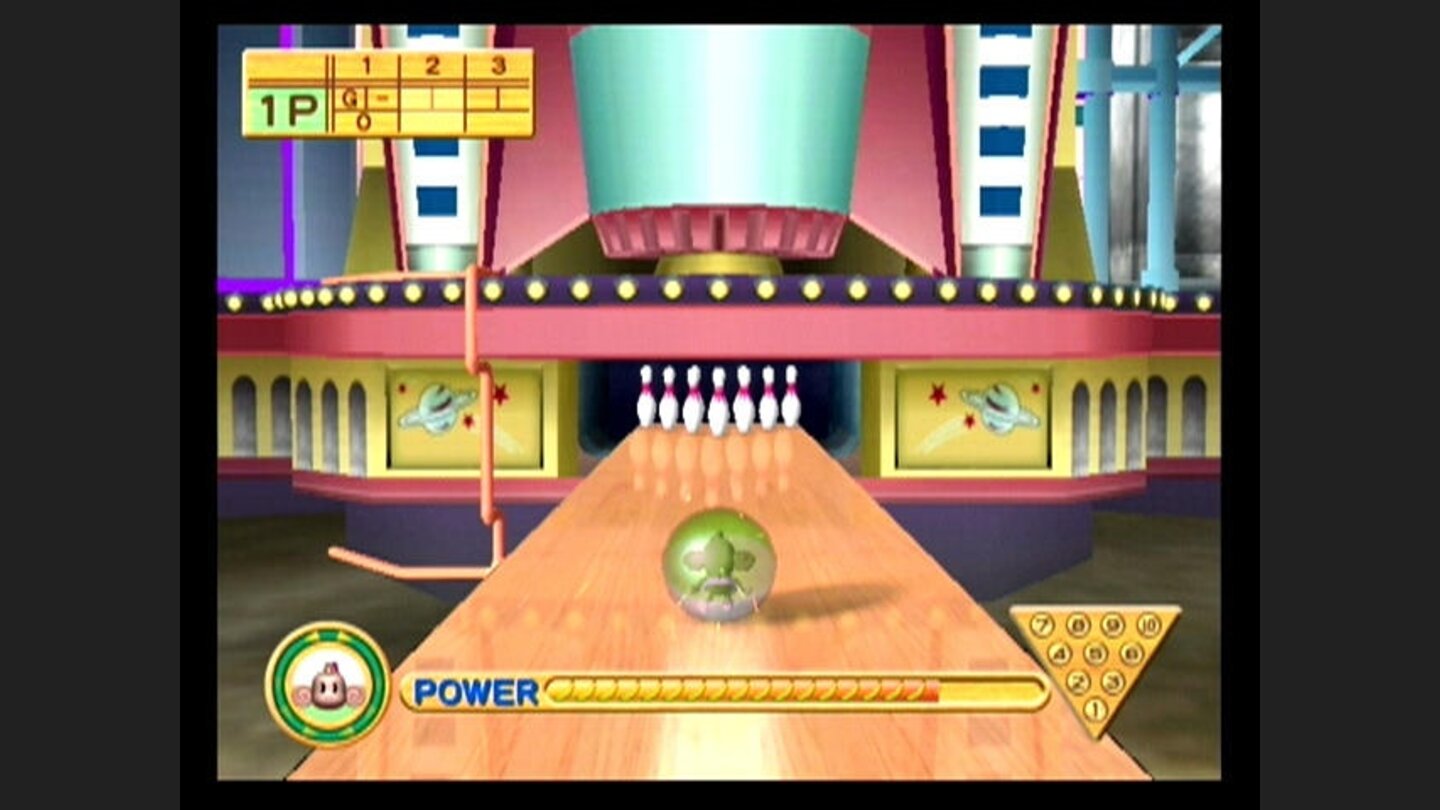The height and width of the screenshot is (810, 1440).
Task: Click the 1P player badge on scoreboard
Action: click(x=292, y=103)
